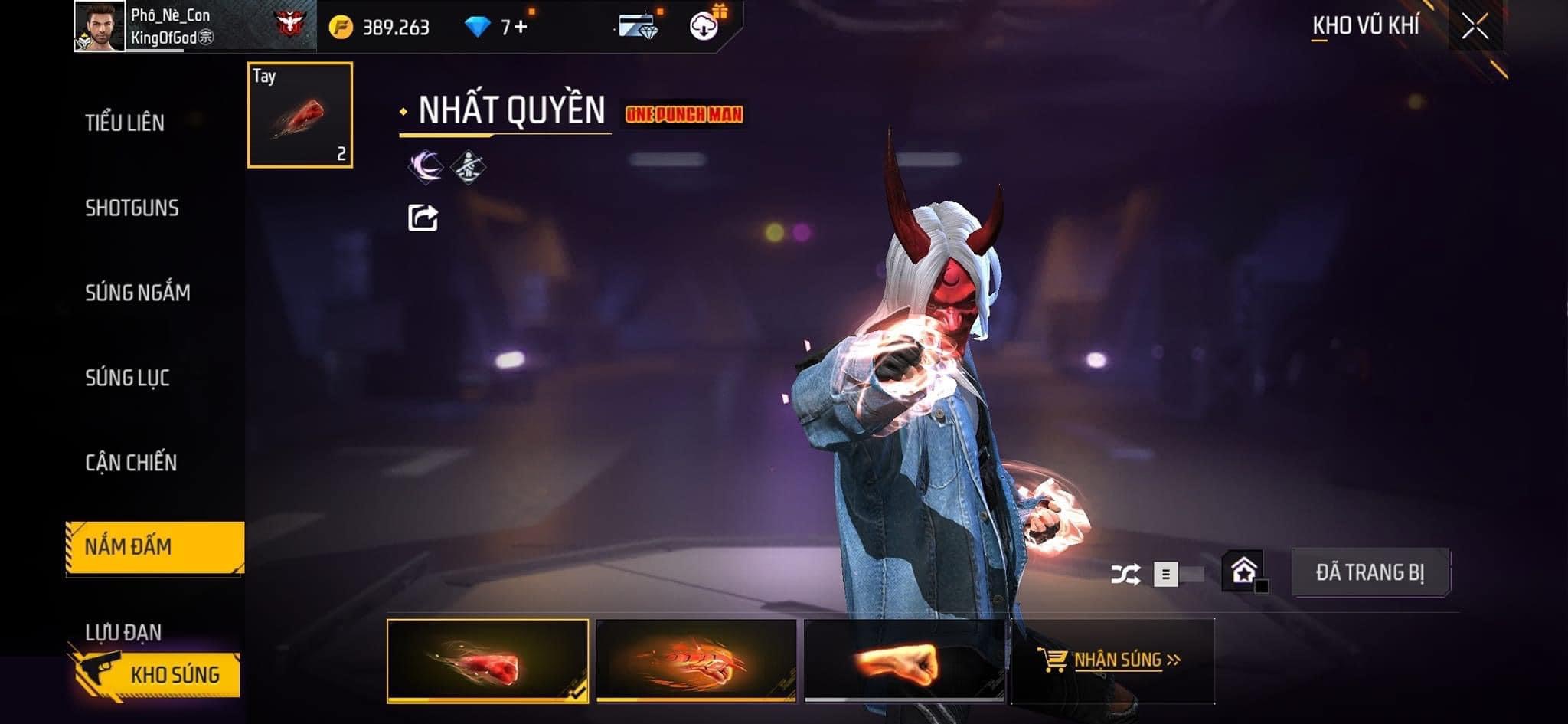Image resolution: width=1568 pixels, height=724 pixels.
Task: Click the share arrow icon
Action: click(x=423, y=218)
